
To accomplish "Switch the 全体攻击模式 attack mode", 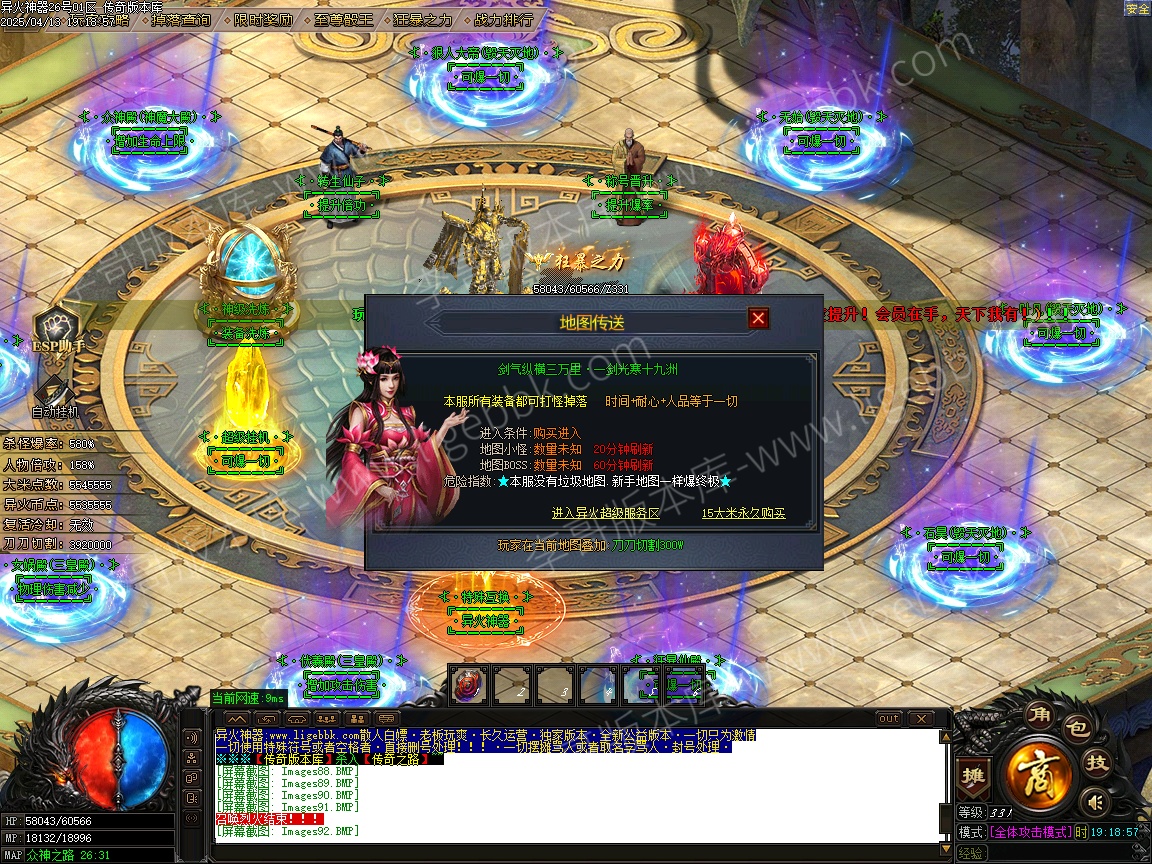I will [x=1030, y=832].
